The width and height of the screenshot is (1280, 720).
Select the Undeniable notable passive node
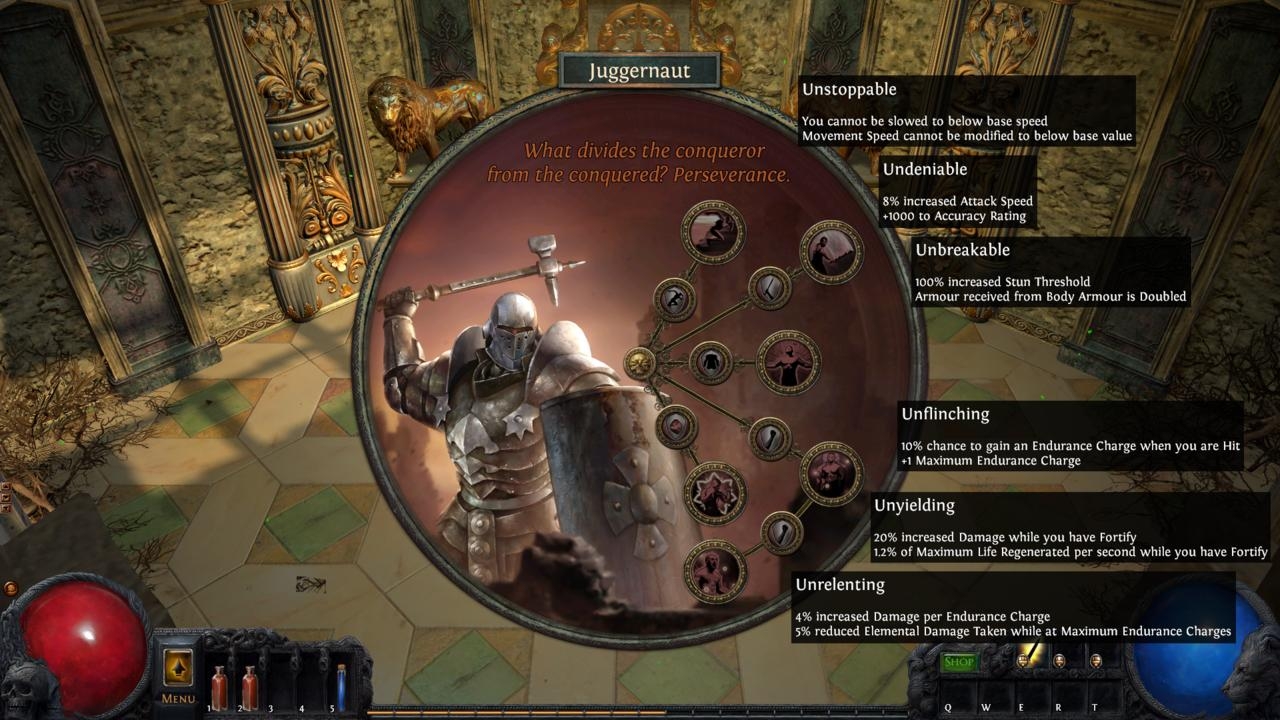pos(831,252)
